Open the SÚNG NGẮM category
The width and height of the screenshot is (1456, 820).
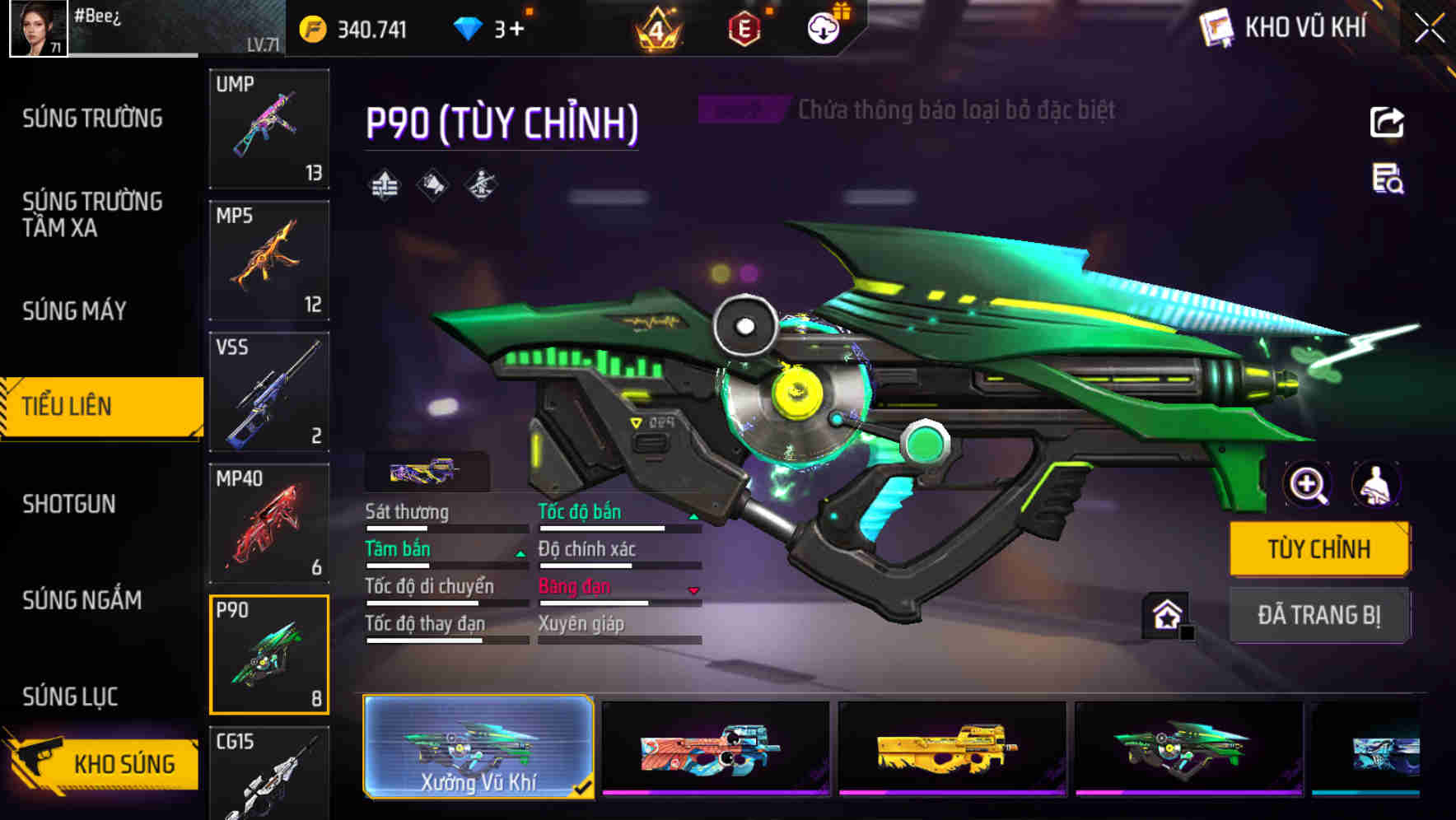(80, 601)
